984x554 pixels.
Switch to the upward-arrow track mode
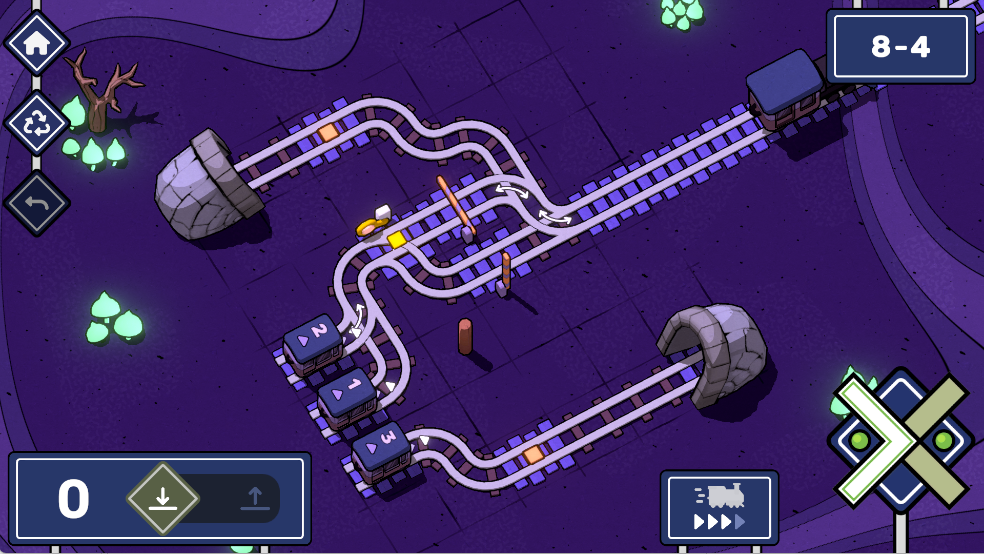pyautogui.click(x=254, y=498)
